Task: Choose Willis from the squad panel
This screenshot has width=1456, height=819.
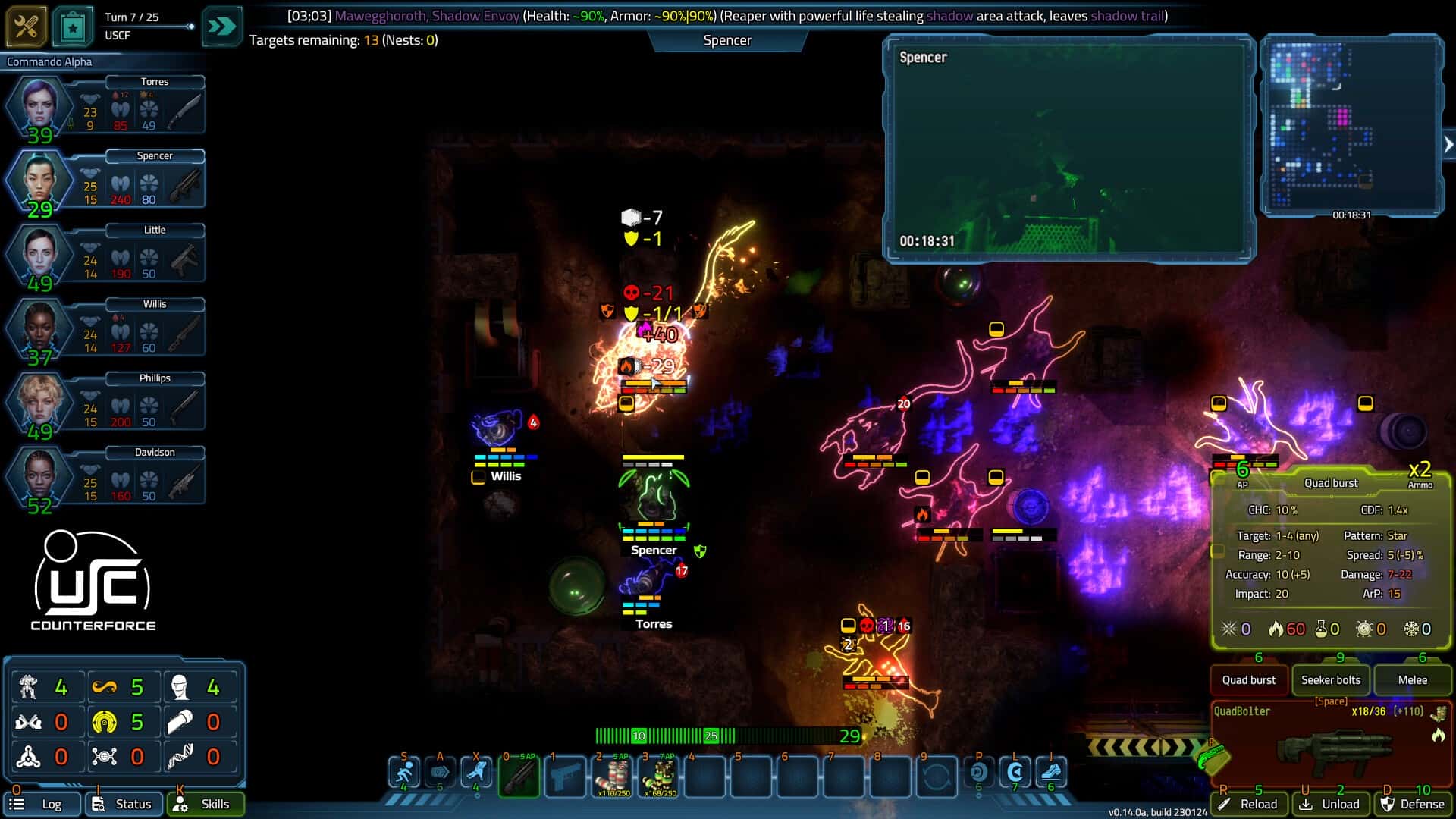Action: click(106, 328)
